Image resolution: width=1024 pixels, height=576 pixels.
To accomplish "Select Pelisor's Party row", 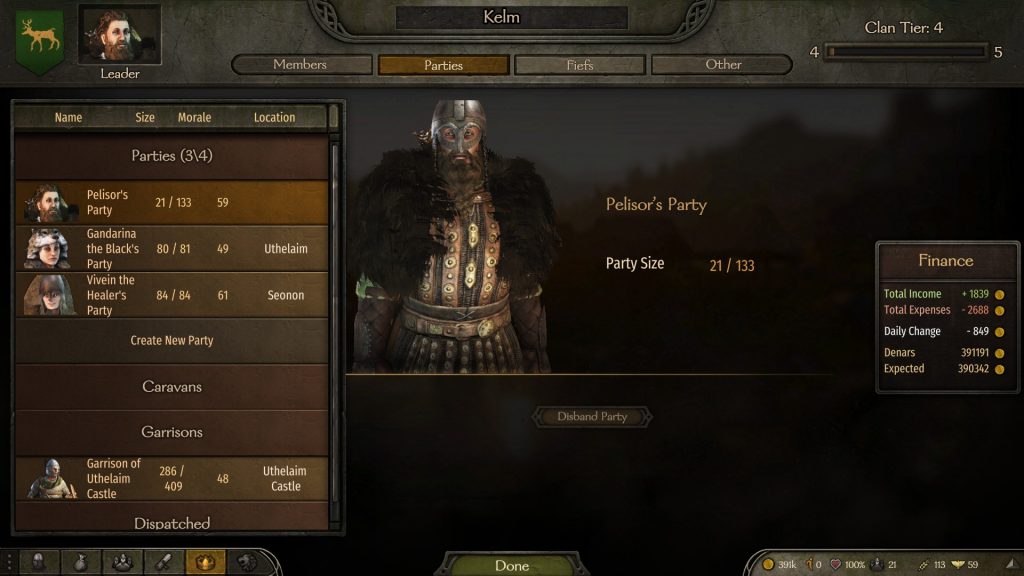I will (171, 203).
